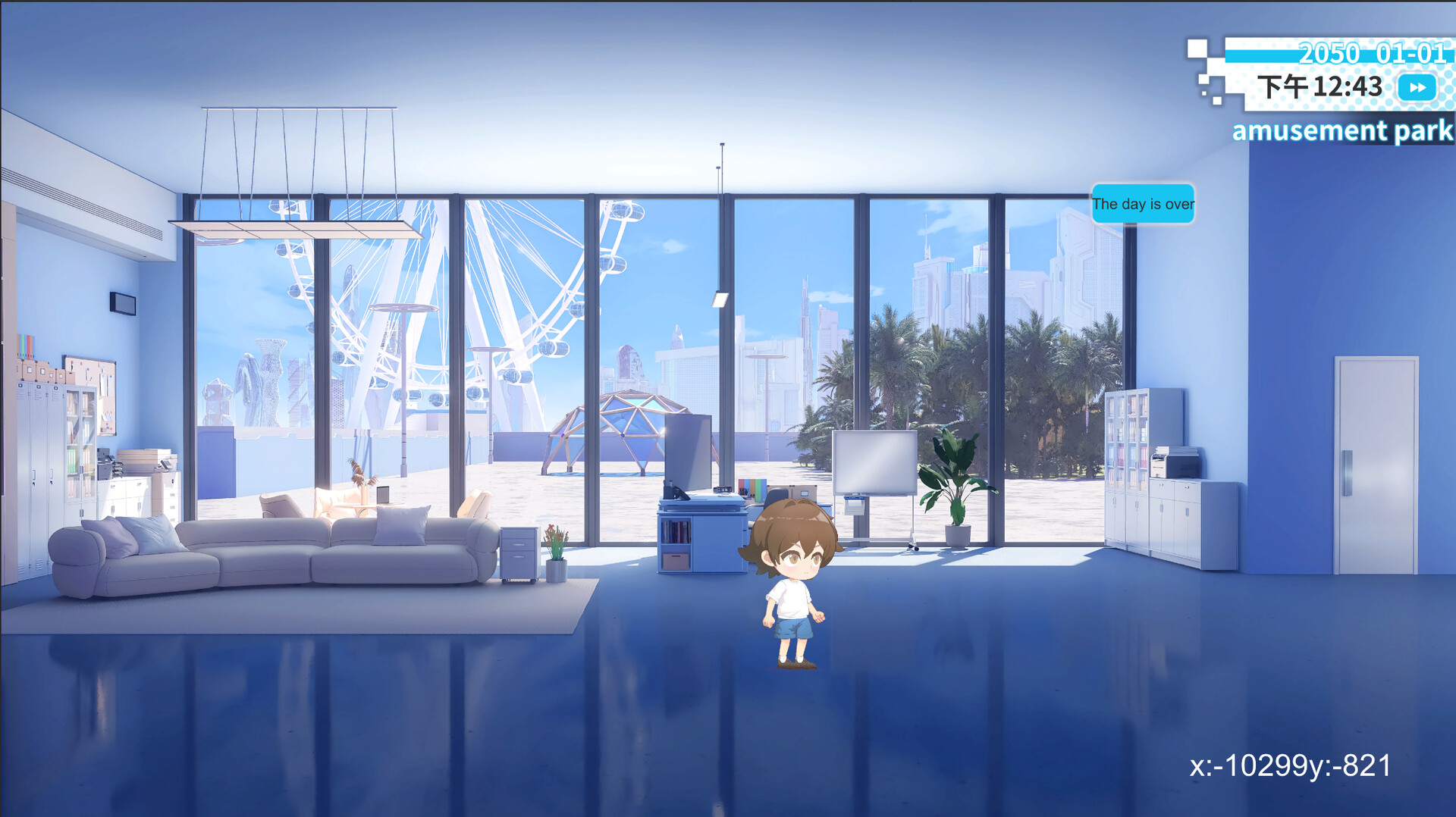Viewport: 1456px width, 817px height.
Task: Click the "amusement park" location label
Action: tap(1339, 130)
